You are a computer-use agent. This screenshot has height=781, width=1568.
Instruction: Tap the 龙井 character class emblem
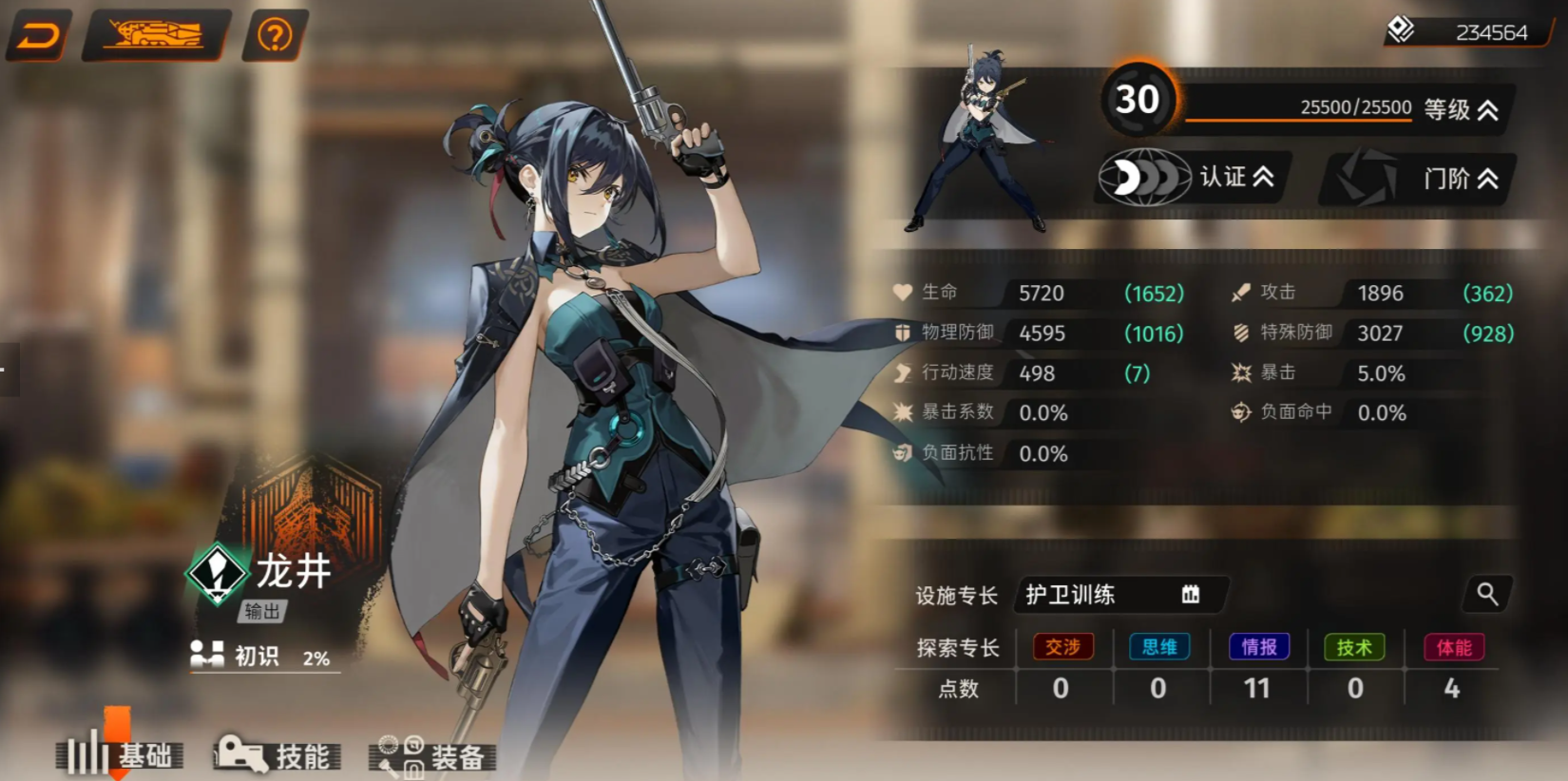pyautogui.click(x=218, y=573)
